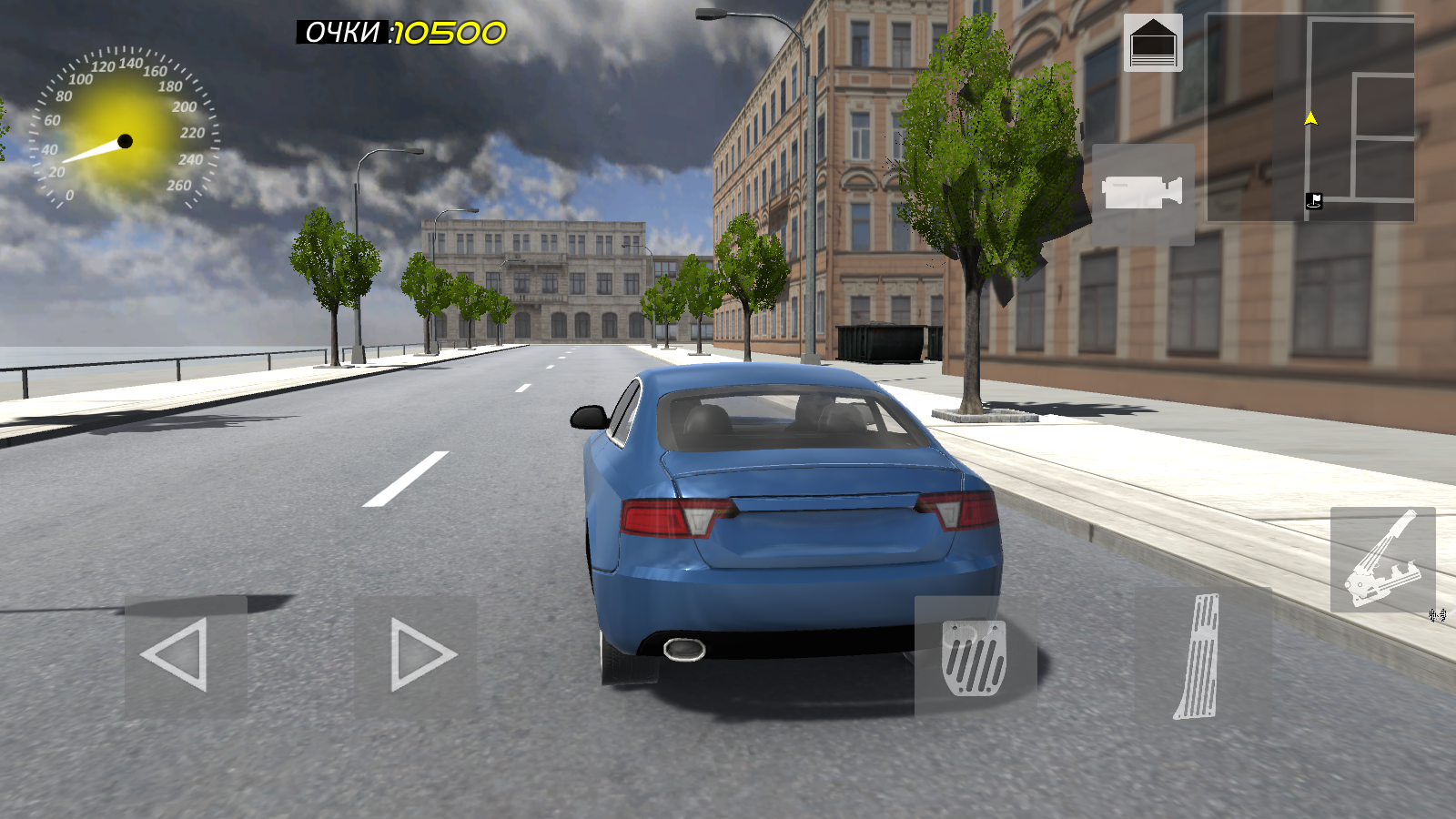Tap the small glyph below the handbrake button
Screen dimensions: 1456x819
click(1438, 616)
